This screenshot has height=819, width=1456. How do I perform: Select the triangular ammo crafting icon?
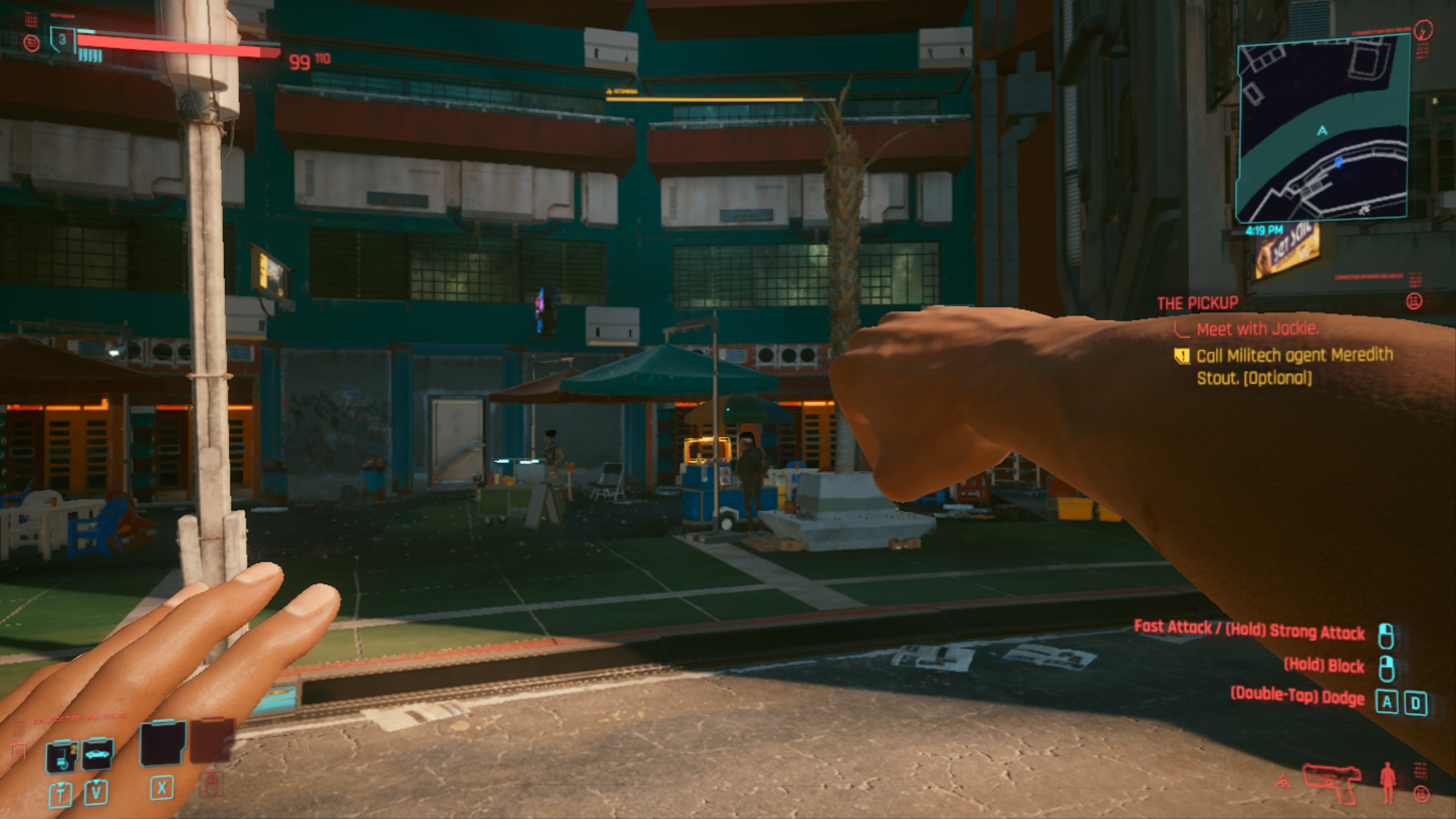click(1284, 782)
